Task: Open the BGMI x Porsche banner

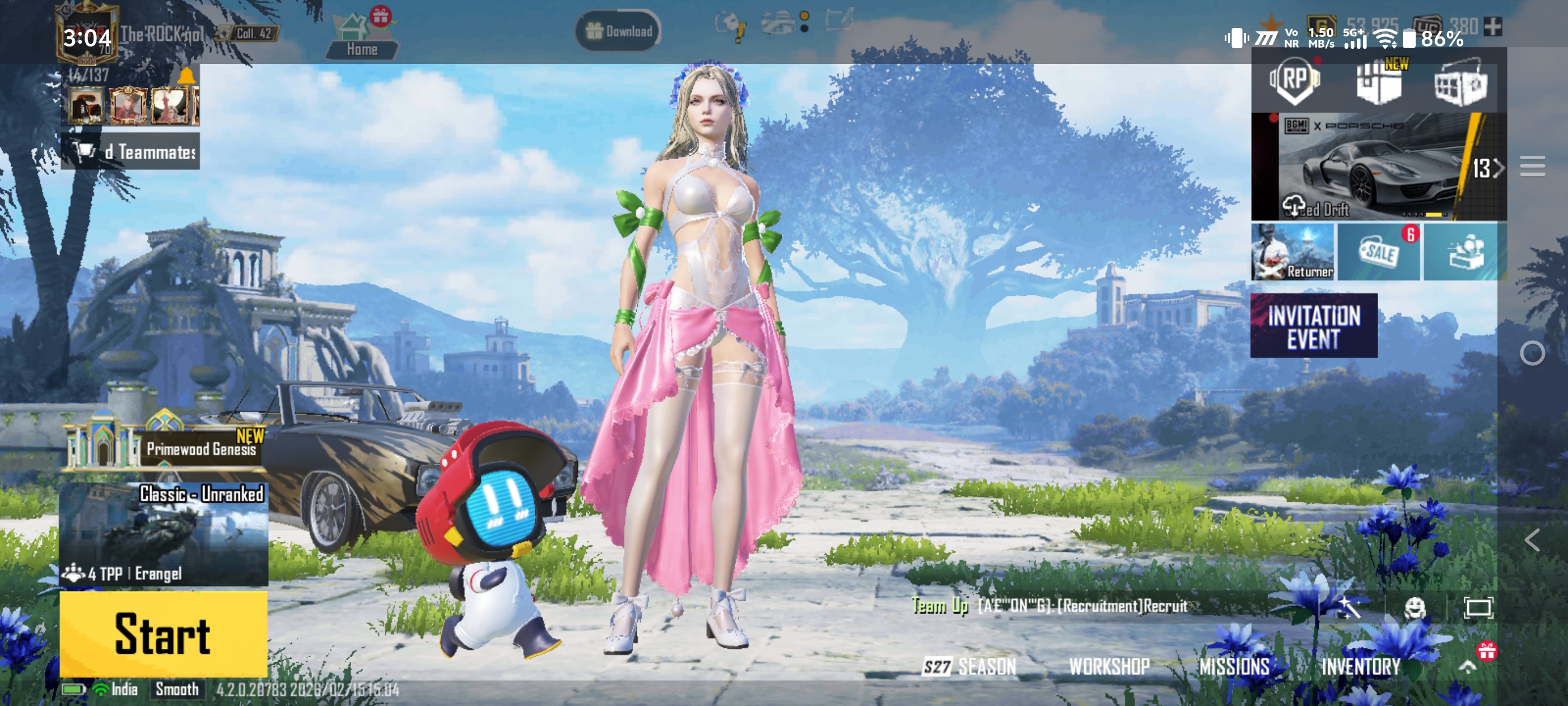Action: (1377, 166)
